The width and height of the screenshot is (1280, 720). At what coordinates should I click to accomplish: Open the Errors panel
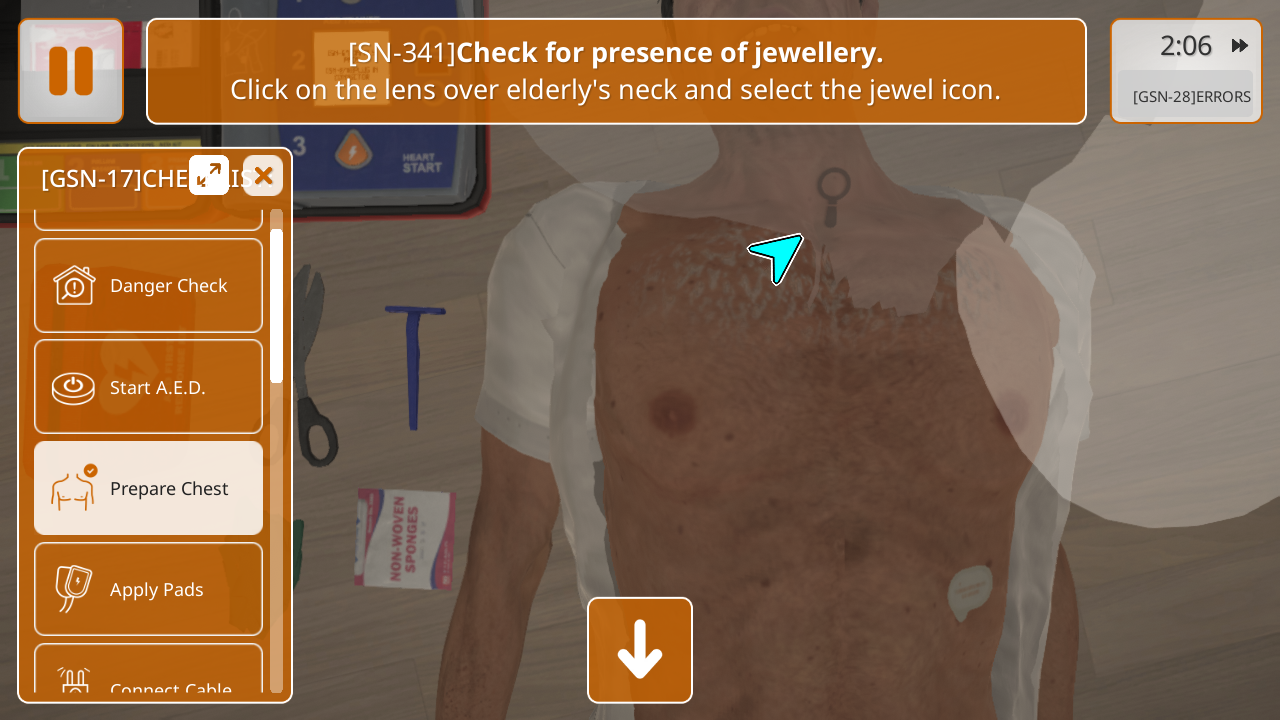click(1190, 97)
